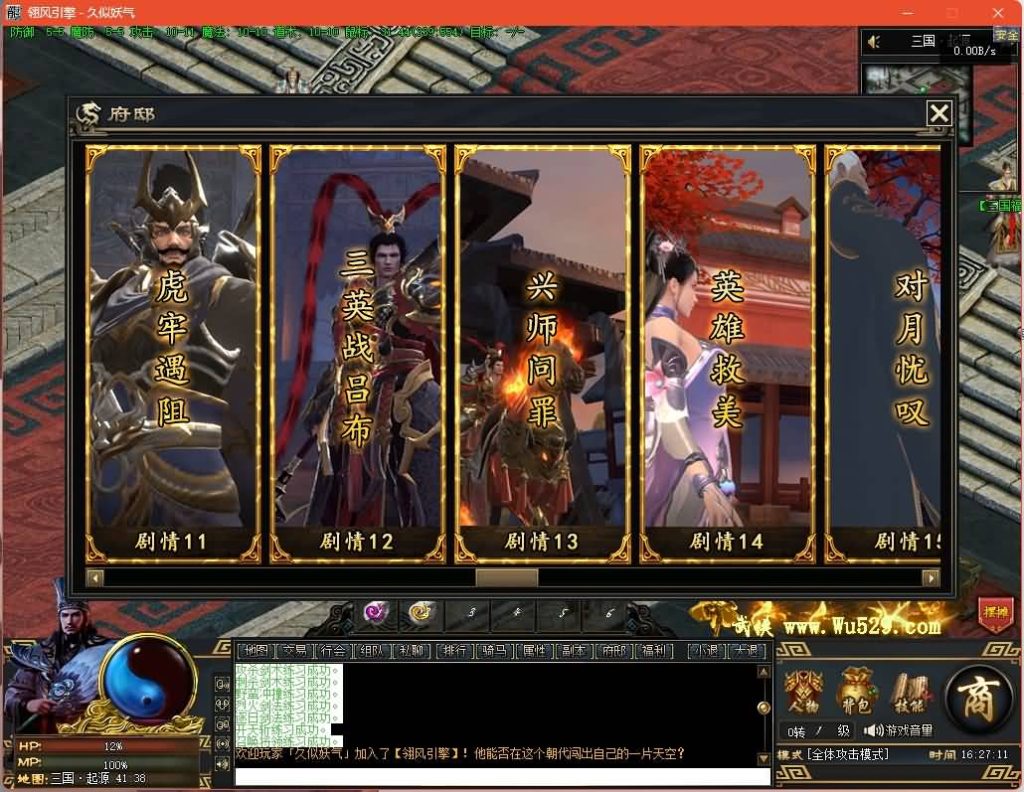Click the chat text input box
Image resolution: width=1024 pixels, height=792 pixels.
[502, 776]
